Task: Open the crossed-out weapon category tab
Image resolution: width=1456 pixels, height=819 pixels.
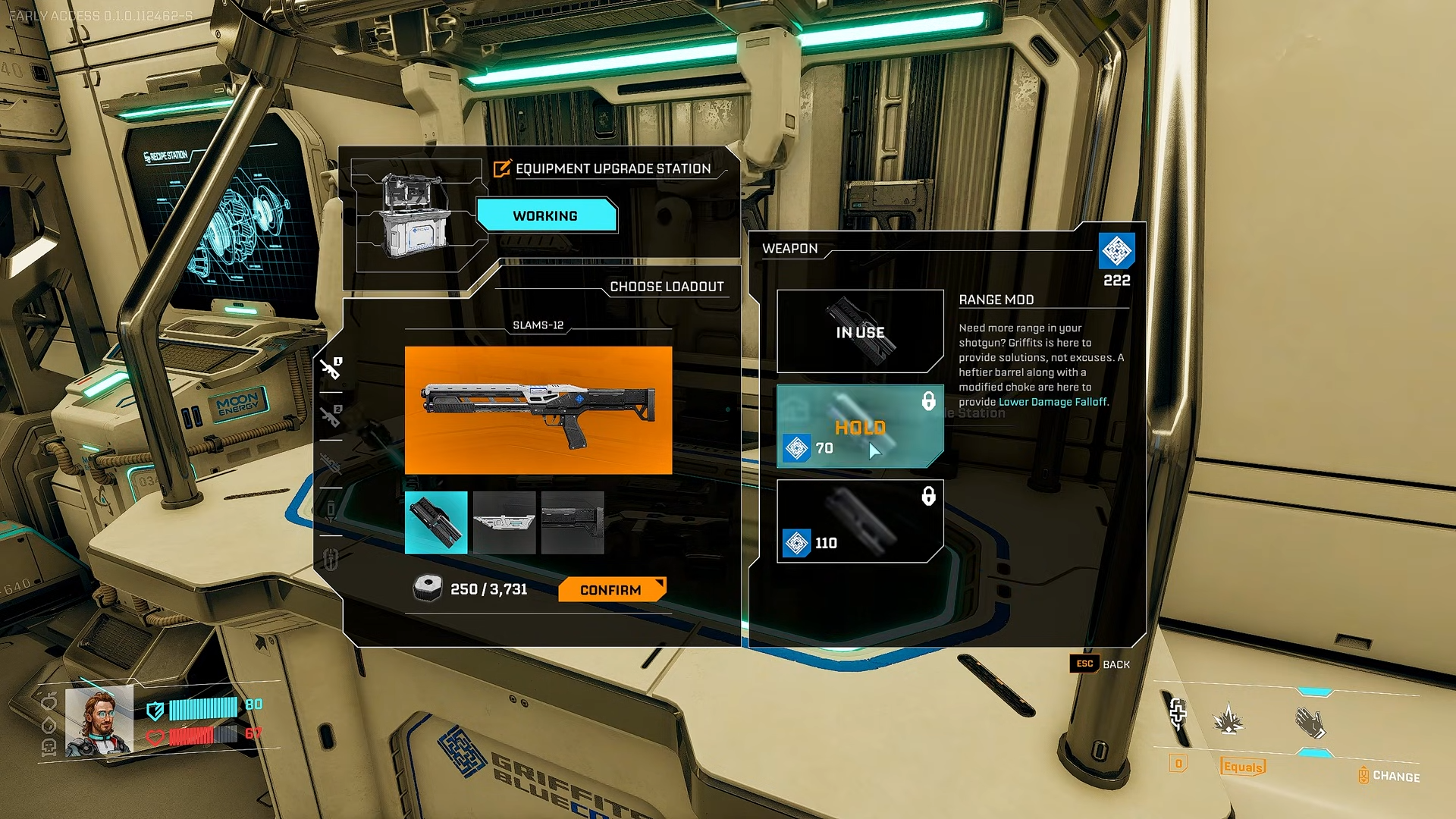Action: 331,463
